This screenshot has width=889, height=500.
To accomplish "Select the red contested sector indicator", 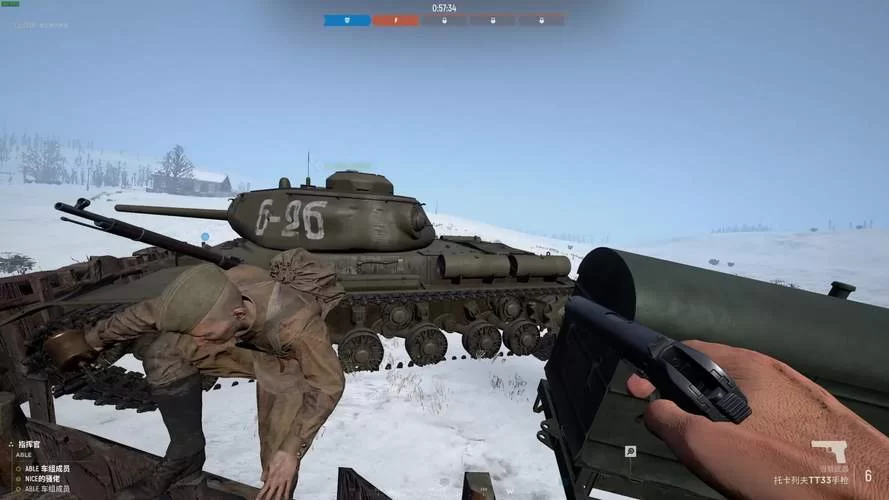I will (x=396, y=20).
